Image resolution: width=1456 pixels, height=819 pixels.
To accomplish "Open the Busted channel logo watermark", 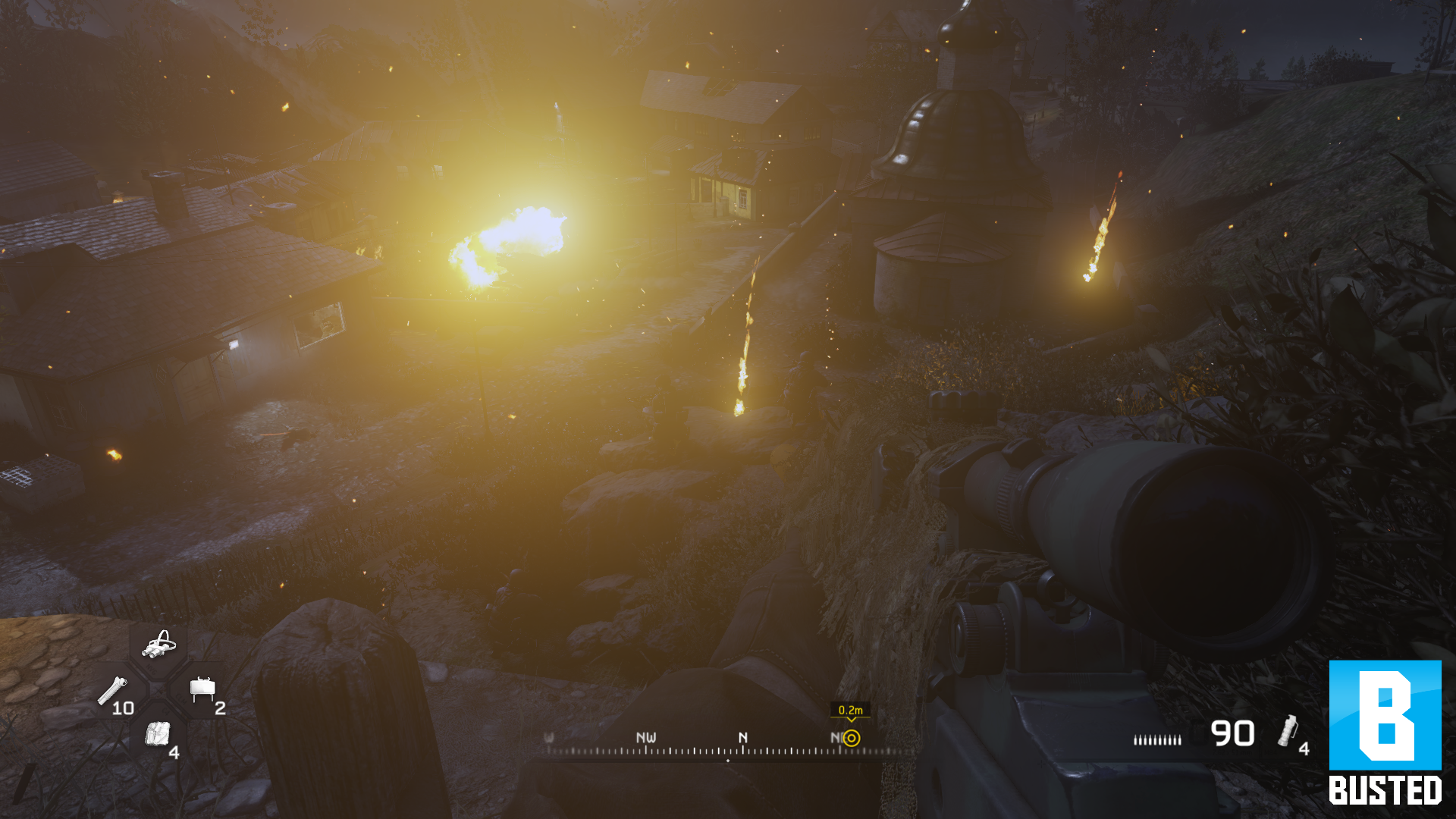I will tap(1385, 733).
